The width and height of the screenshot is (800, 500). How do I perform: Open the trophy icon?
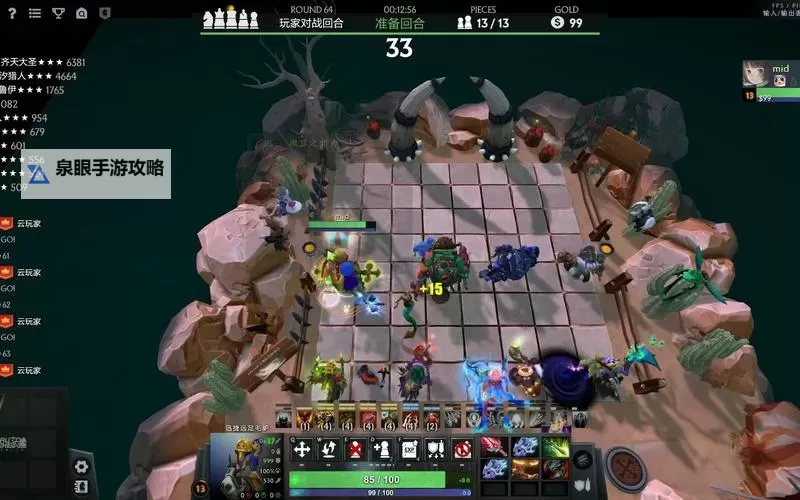point(58,13)
